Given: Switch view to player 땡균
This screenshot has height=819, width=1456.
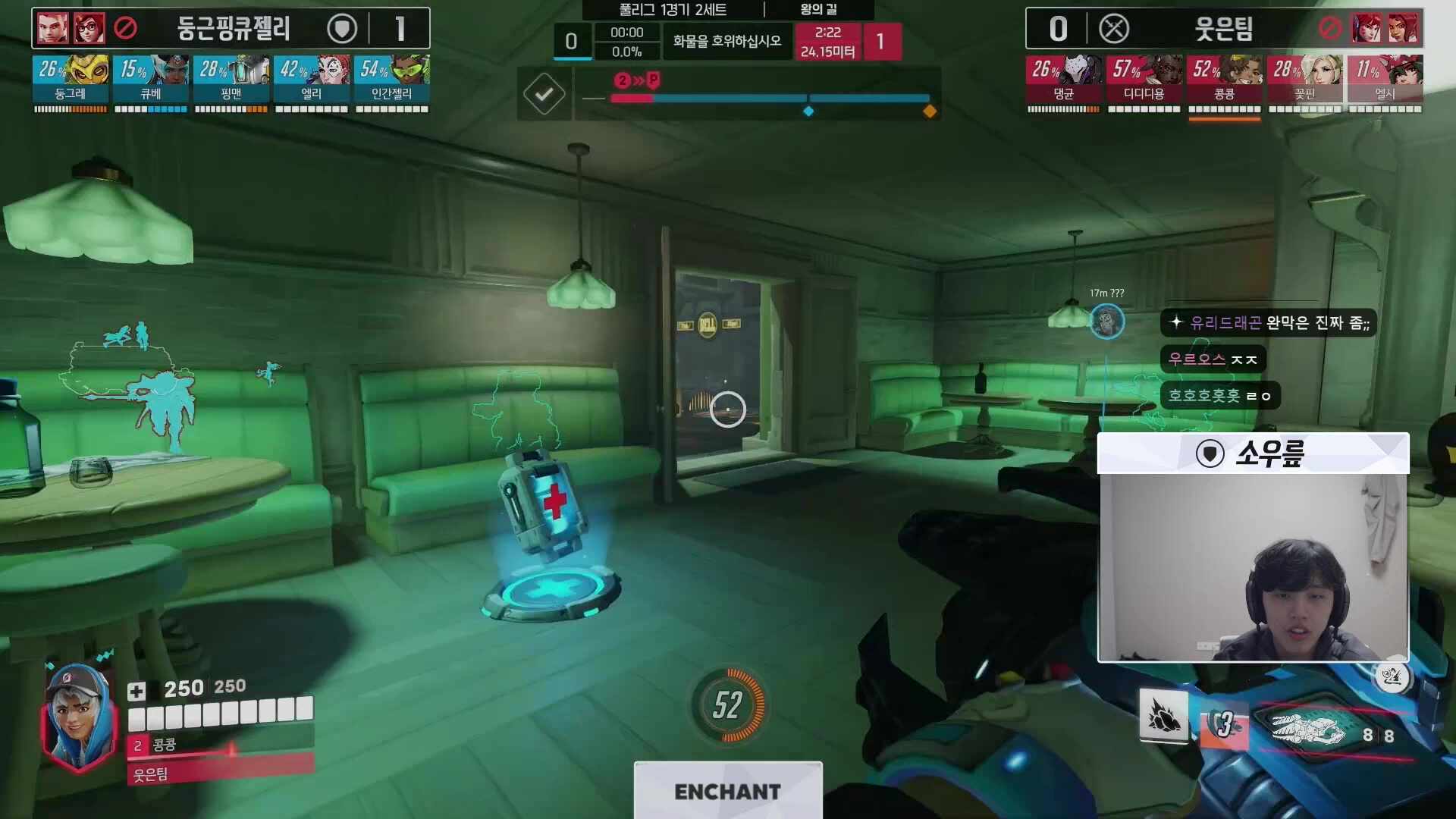Looking at the screenshot, I should click(1064, 80).
